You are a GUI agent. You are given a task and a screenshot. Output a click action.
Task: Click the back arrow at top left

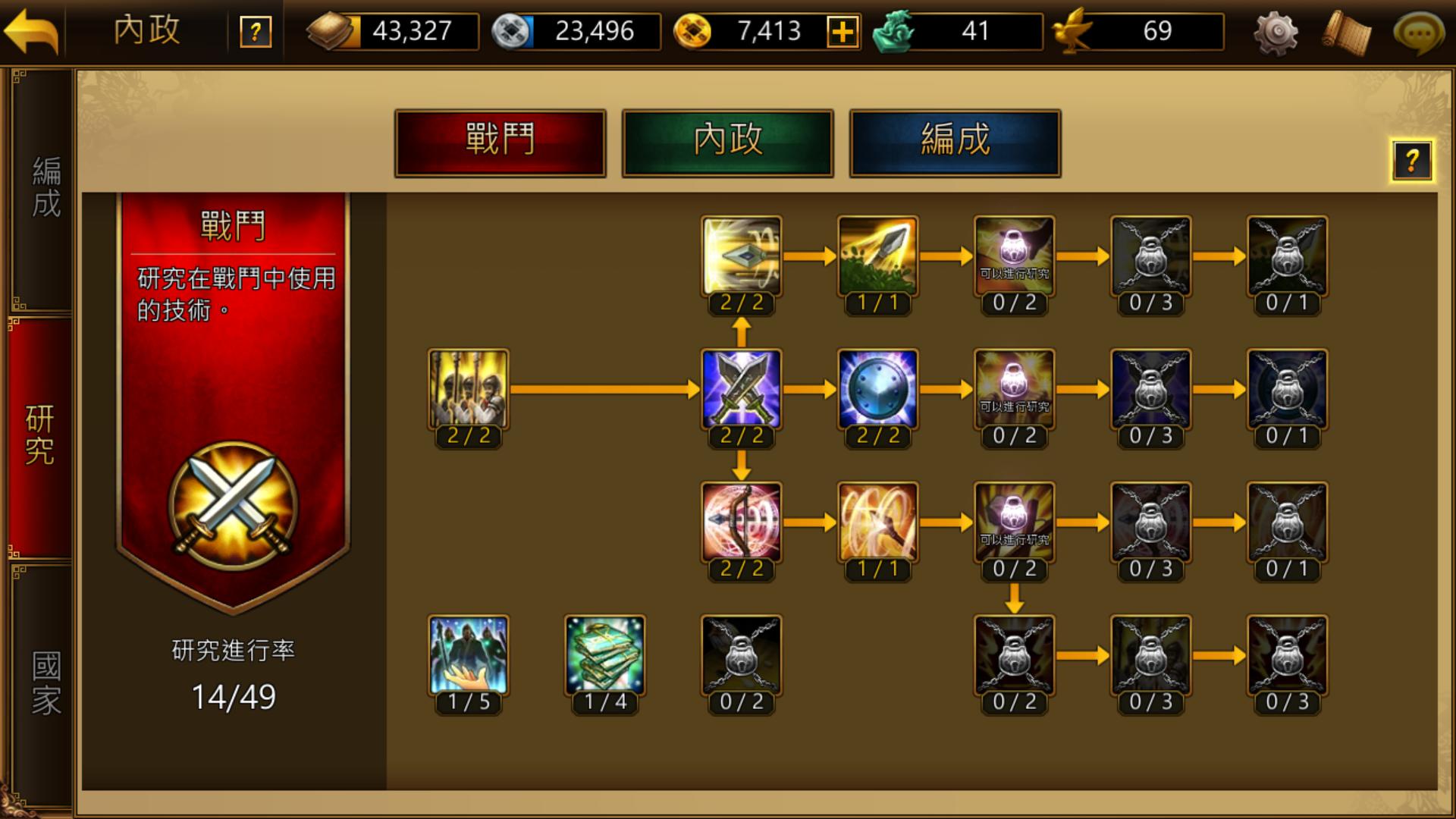click(x=33, y=32)
